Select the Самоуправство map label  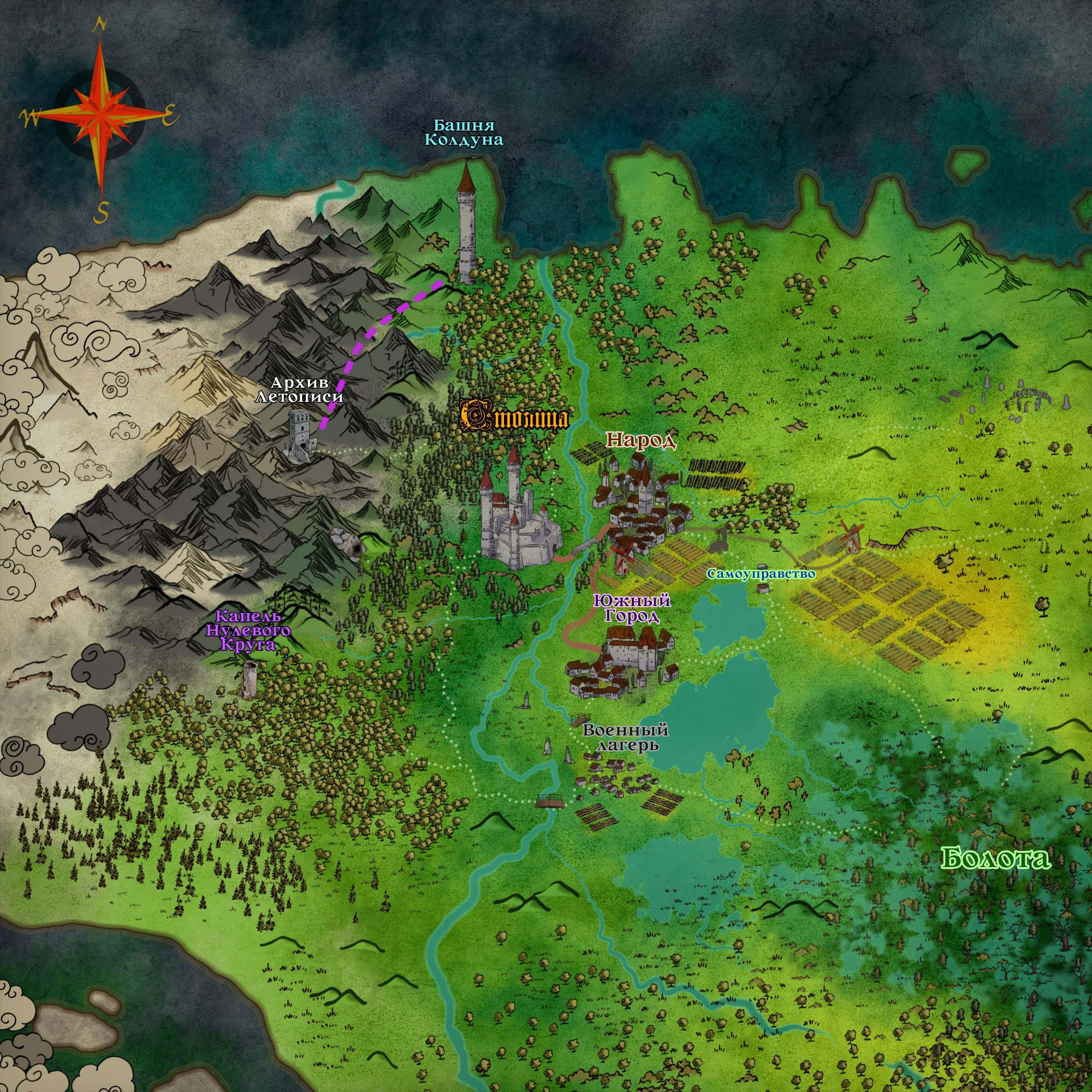761,574
